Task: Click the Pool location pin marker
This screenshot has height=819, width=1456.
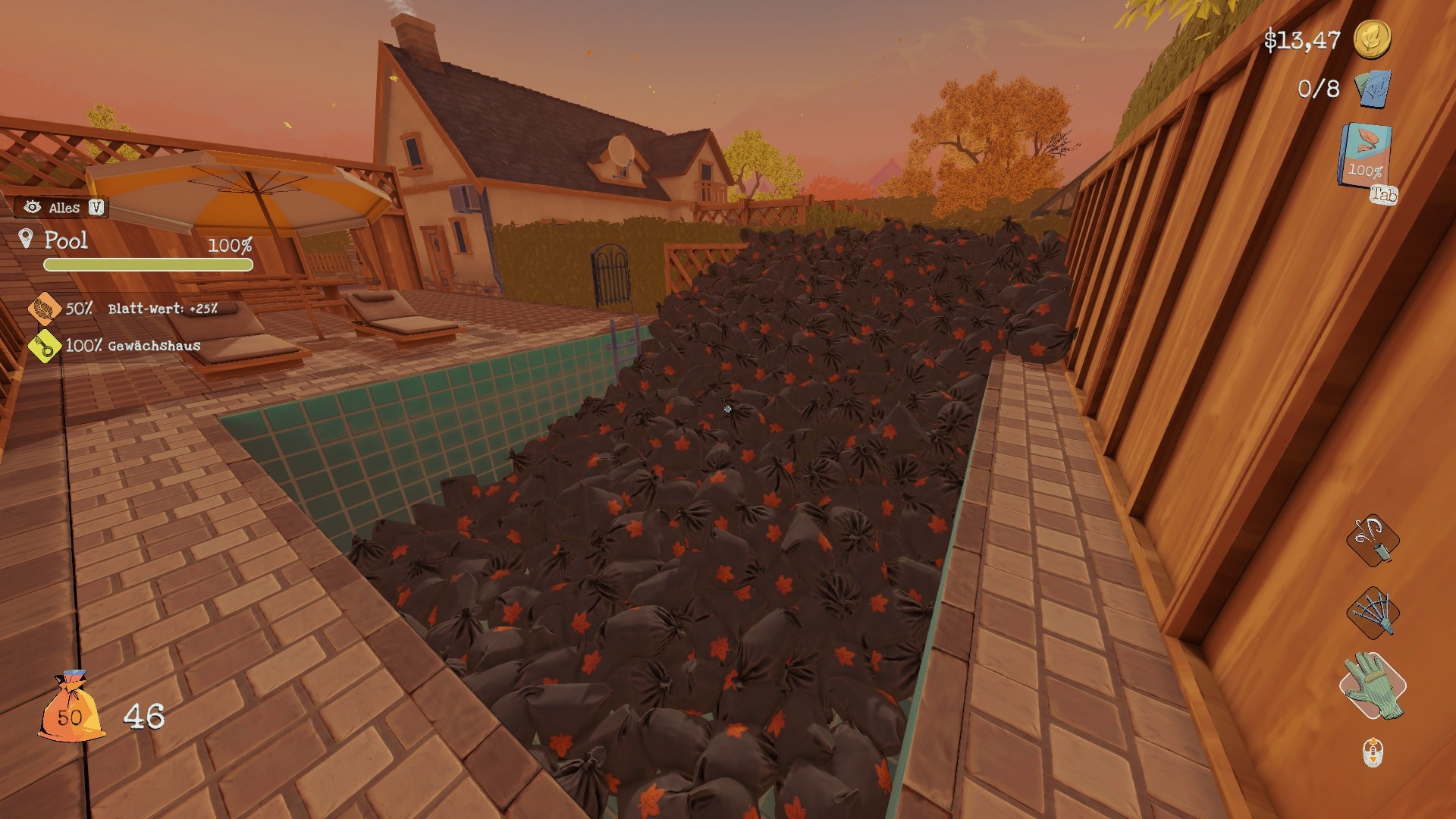Action: (27, 240)
